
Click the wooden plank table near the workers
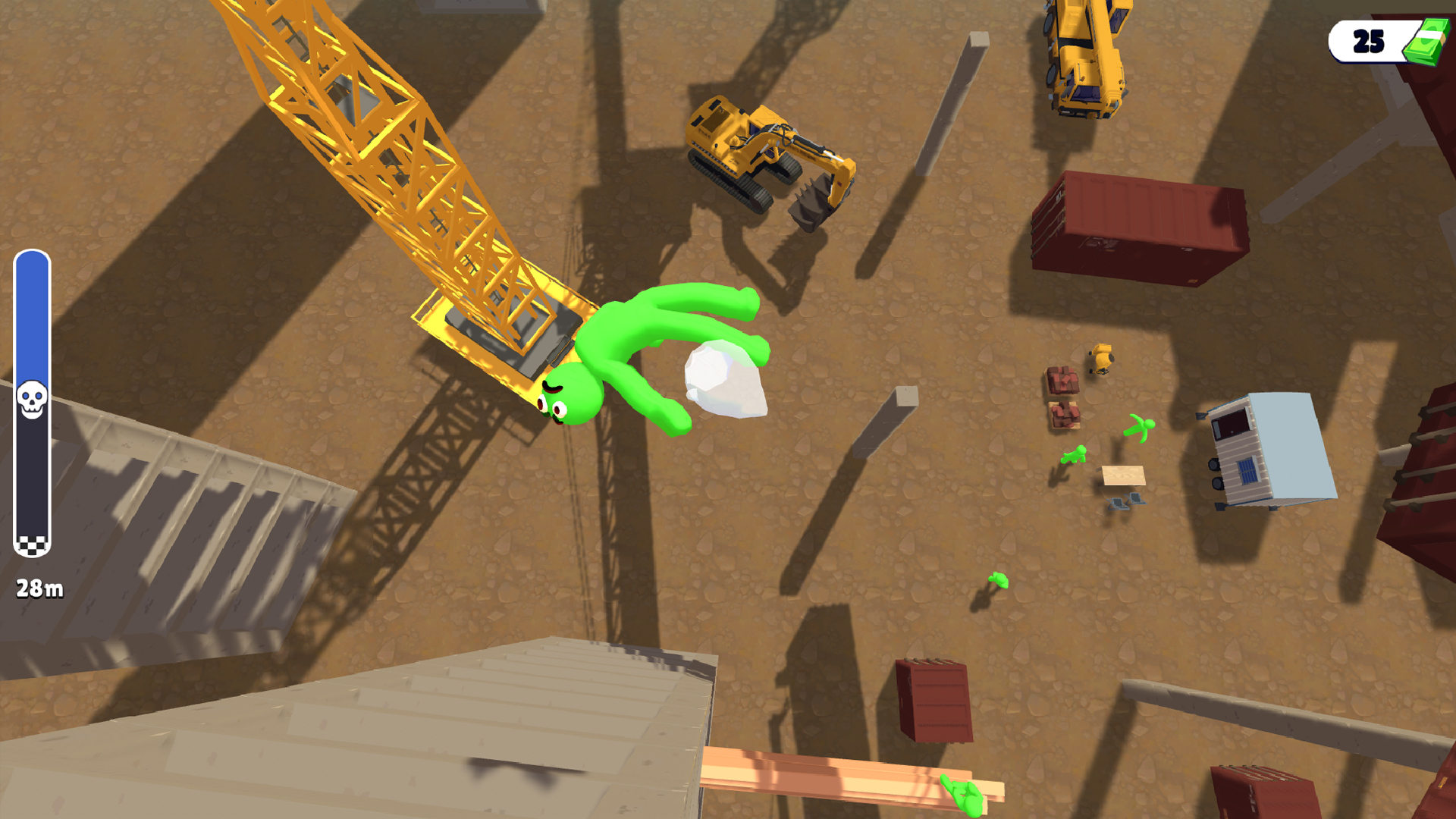click(x=1122, y=476)
